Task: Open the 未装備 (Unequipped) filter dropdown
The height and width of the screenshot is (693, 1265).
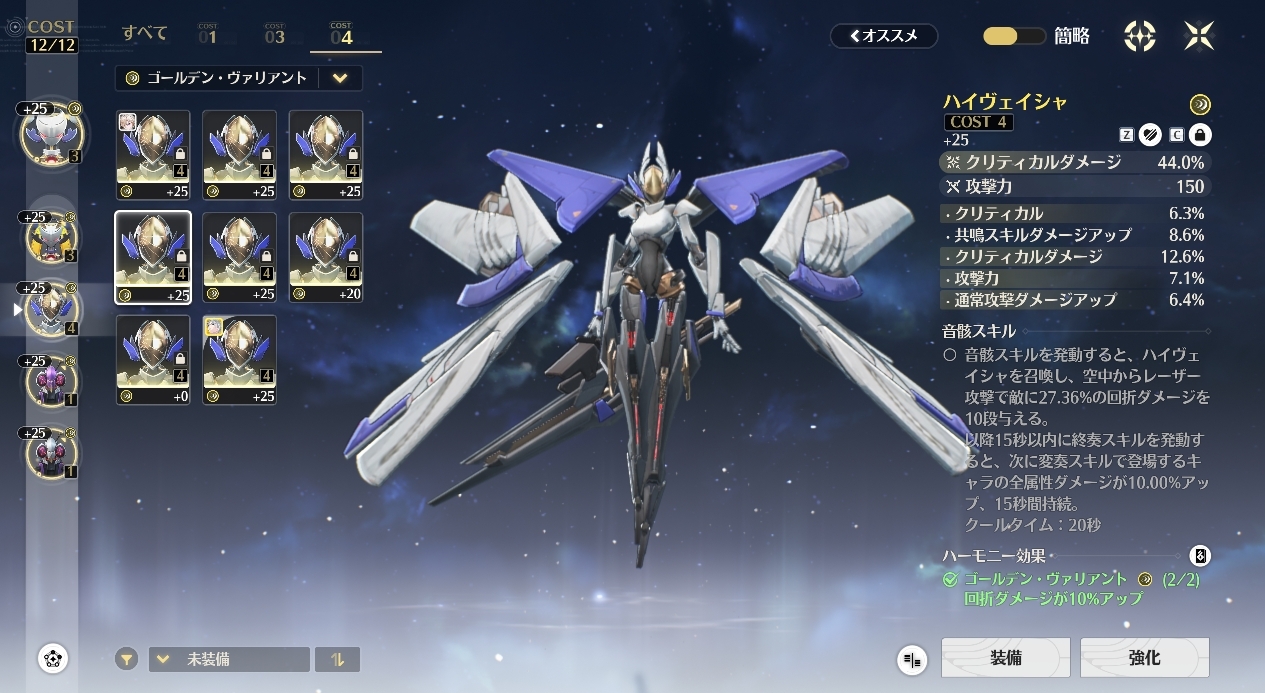Action: (x=229, y=659)
